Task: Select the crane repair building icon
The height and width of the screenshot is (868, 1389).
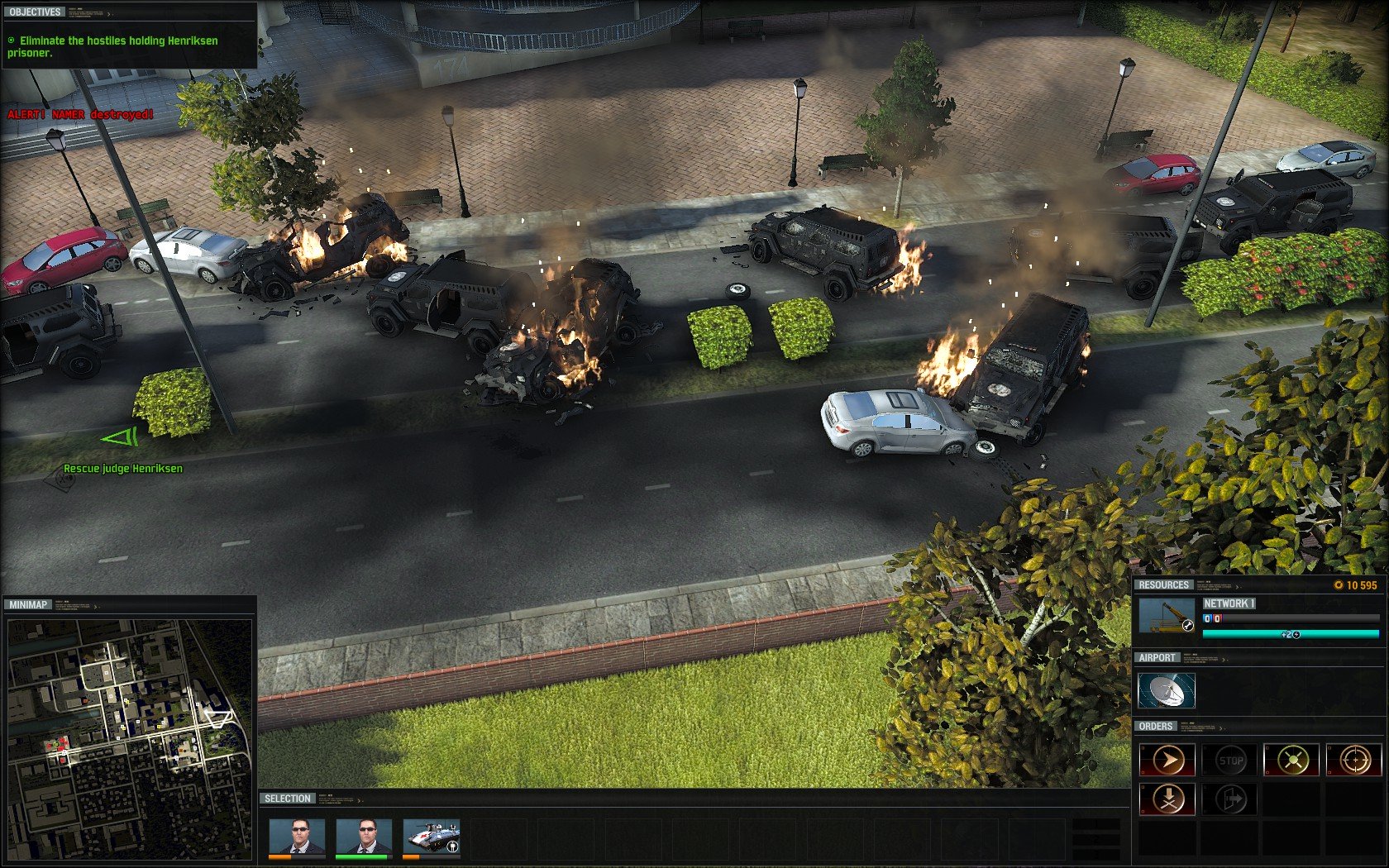Action: pyautogui.click(x=1166, y=615)
